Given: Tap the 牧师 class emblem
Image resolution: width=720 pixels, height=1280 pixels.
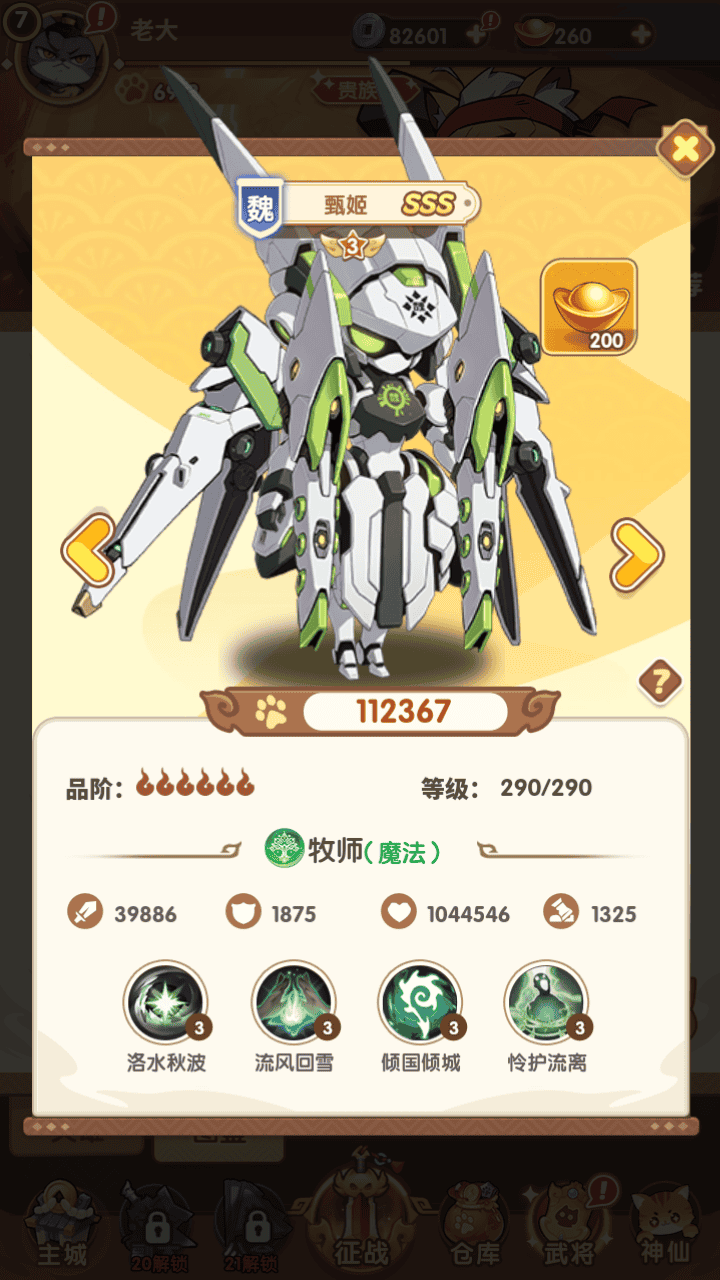Looking at the screenshot, I should click(284, 849).
